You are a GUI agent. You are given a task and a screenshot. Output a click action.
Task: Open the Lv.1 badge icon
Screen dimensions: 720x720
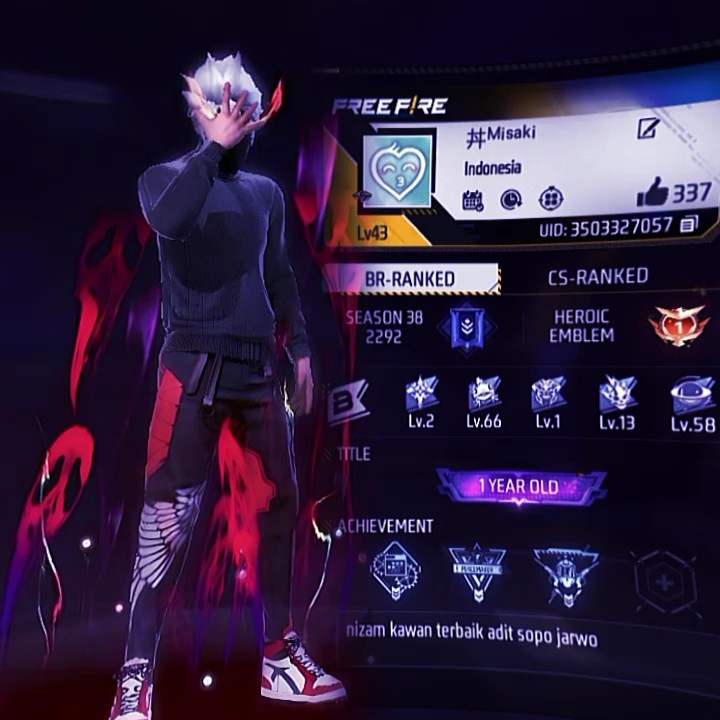pyautogui.click(x=547, y=394)
